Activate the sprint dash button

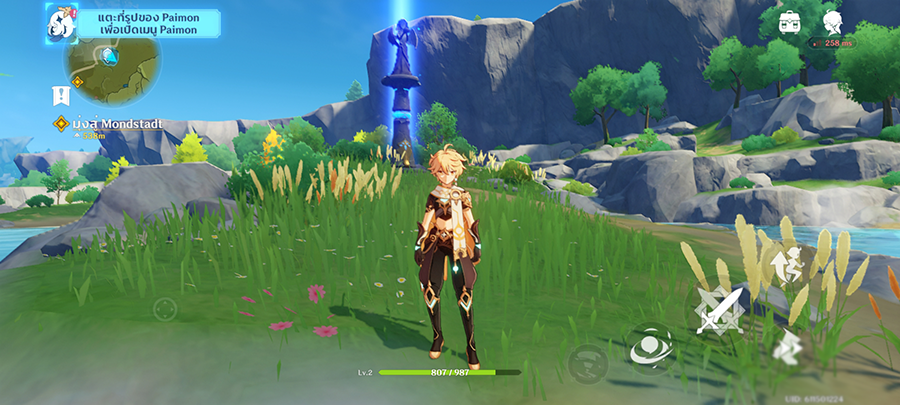tap(787, 346)
